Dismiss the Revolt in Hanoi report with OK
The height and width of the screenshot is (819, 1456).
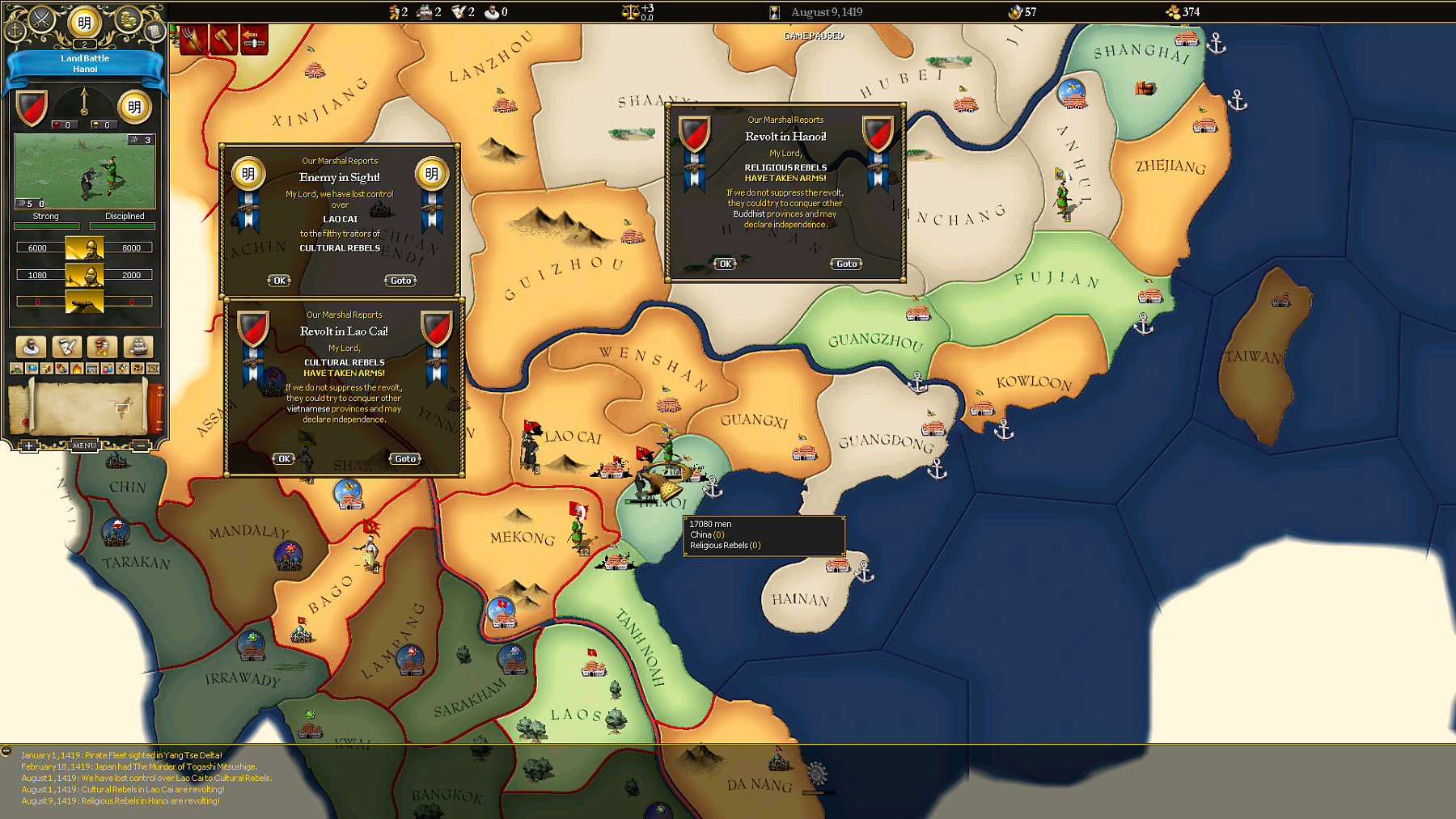click(x=725, y=264)
